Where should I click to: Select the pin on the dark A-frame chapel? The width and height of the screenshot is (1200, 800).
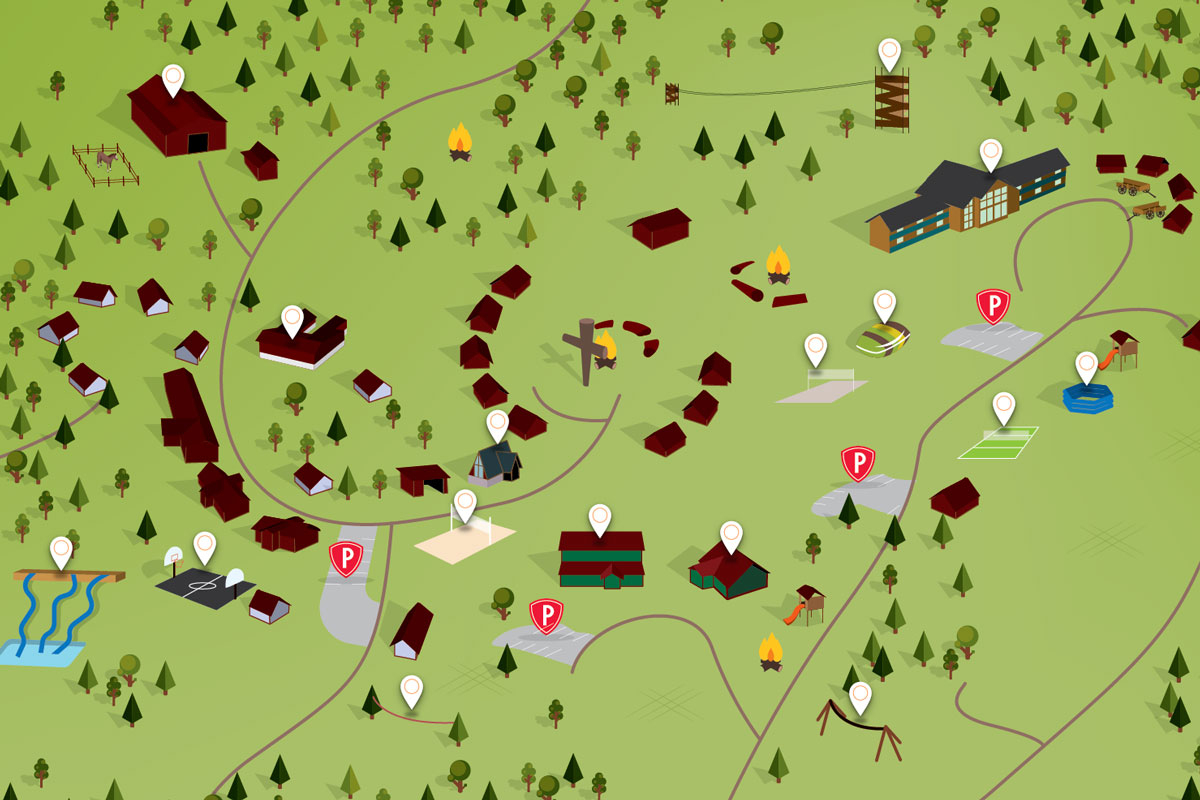coord(498,424)
